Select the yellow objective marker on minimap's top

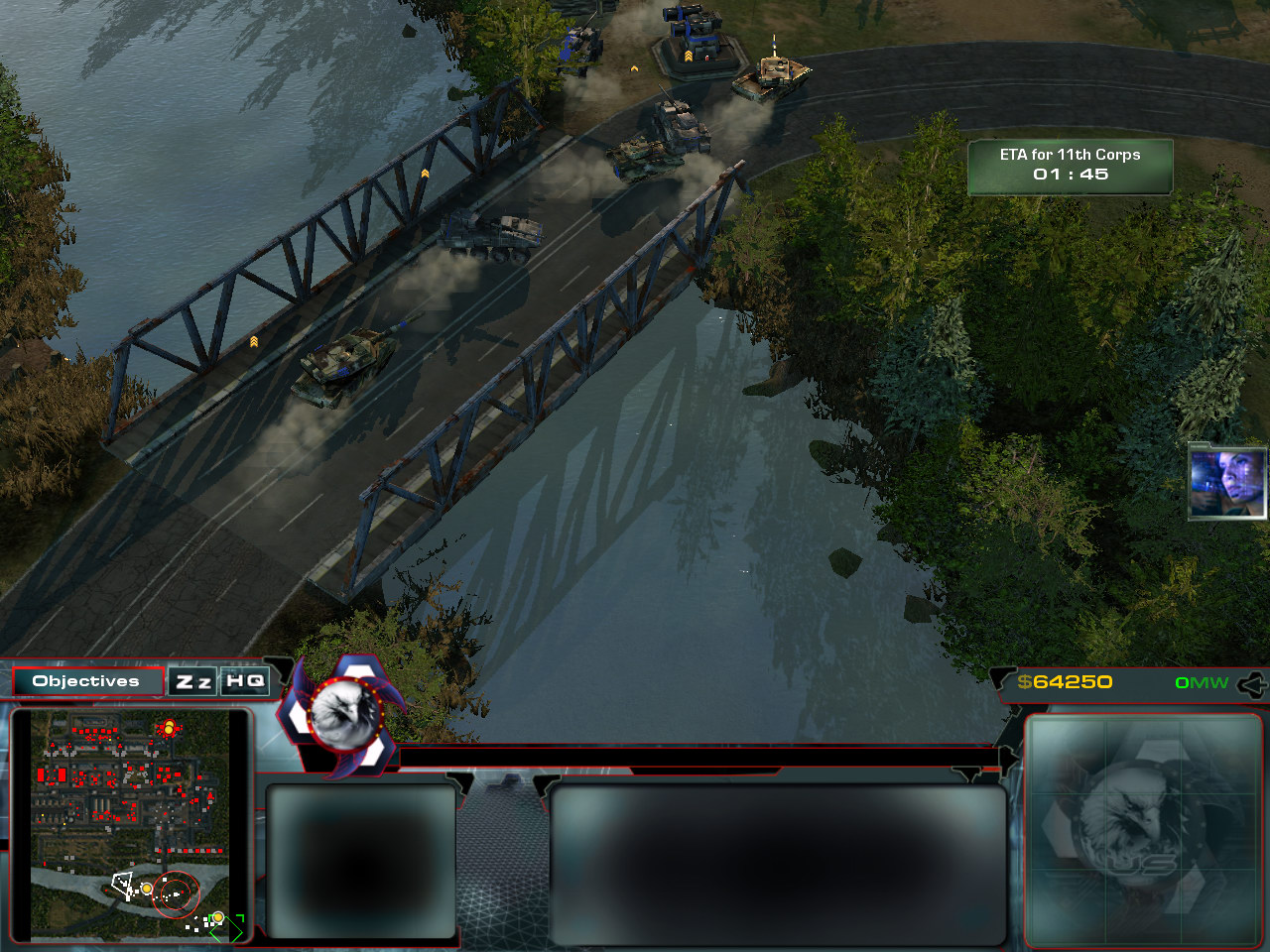(169, 729)
